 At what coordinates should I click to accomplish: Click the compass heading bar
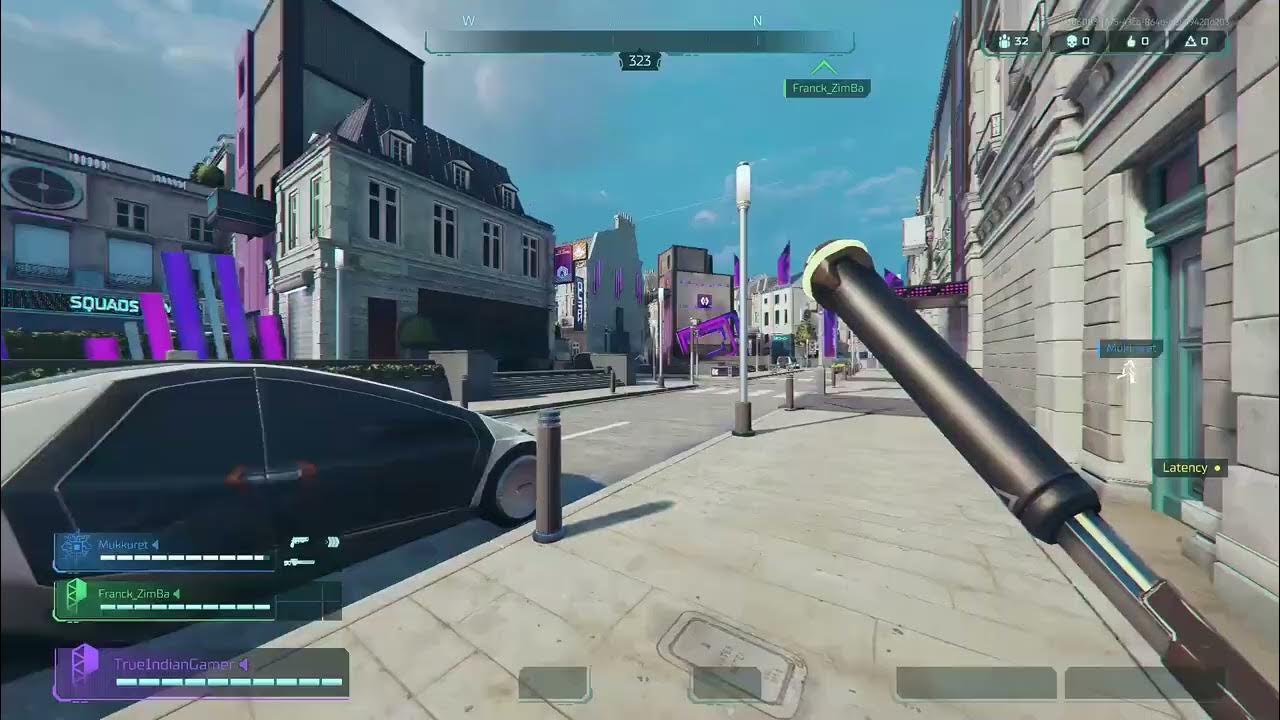639,41
